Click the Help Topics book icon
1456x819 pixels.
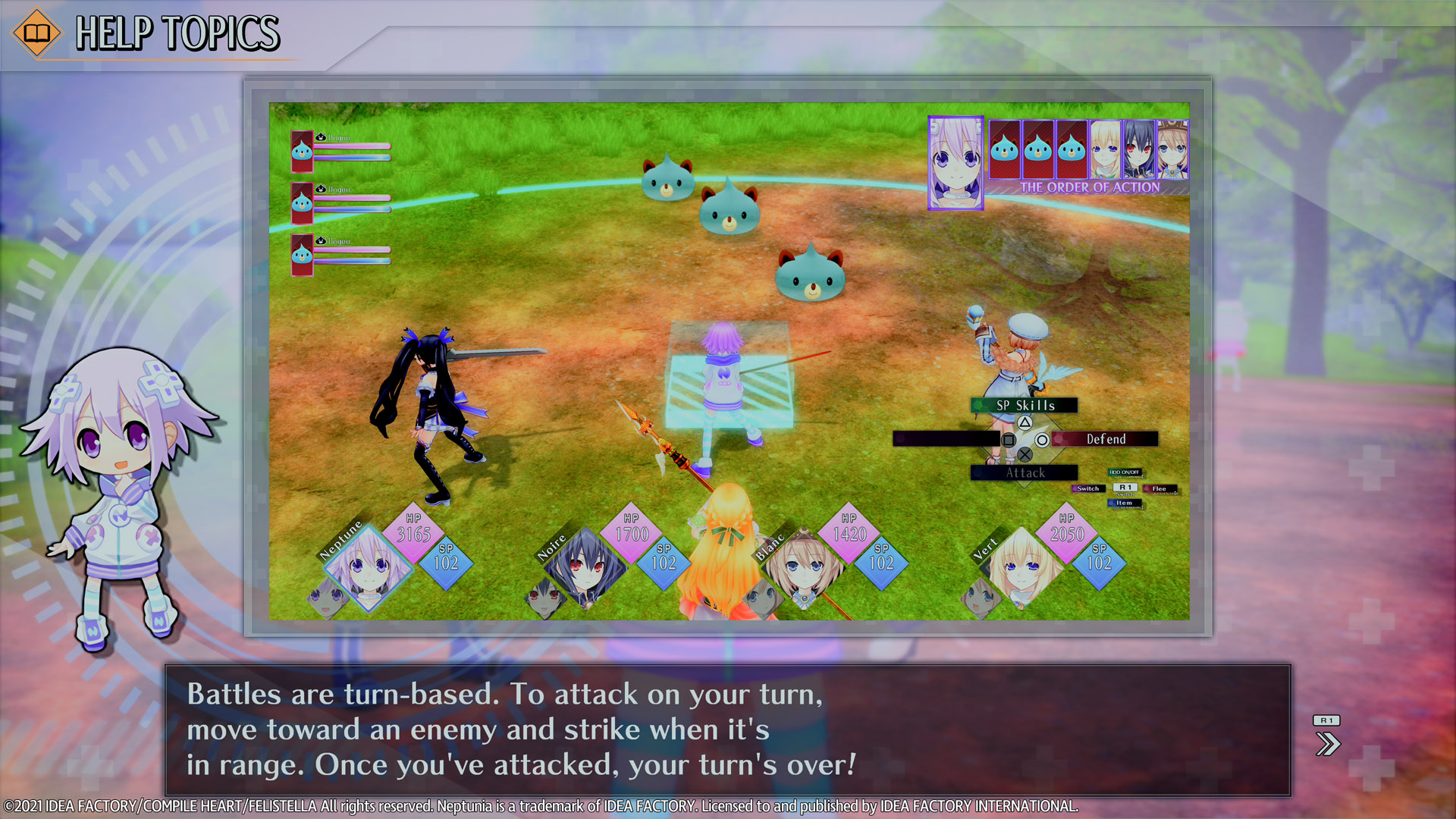36,33
